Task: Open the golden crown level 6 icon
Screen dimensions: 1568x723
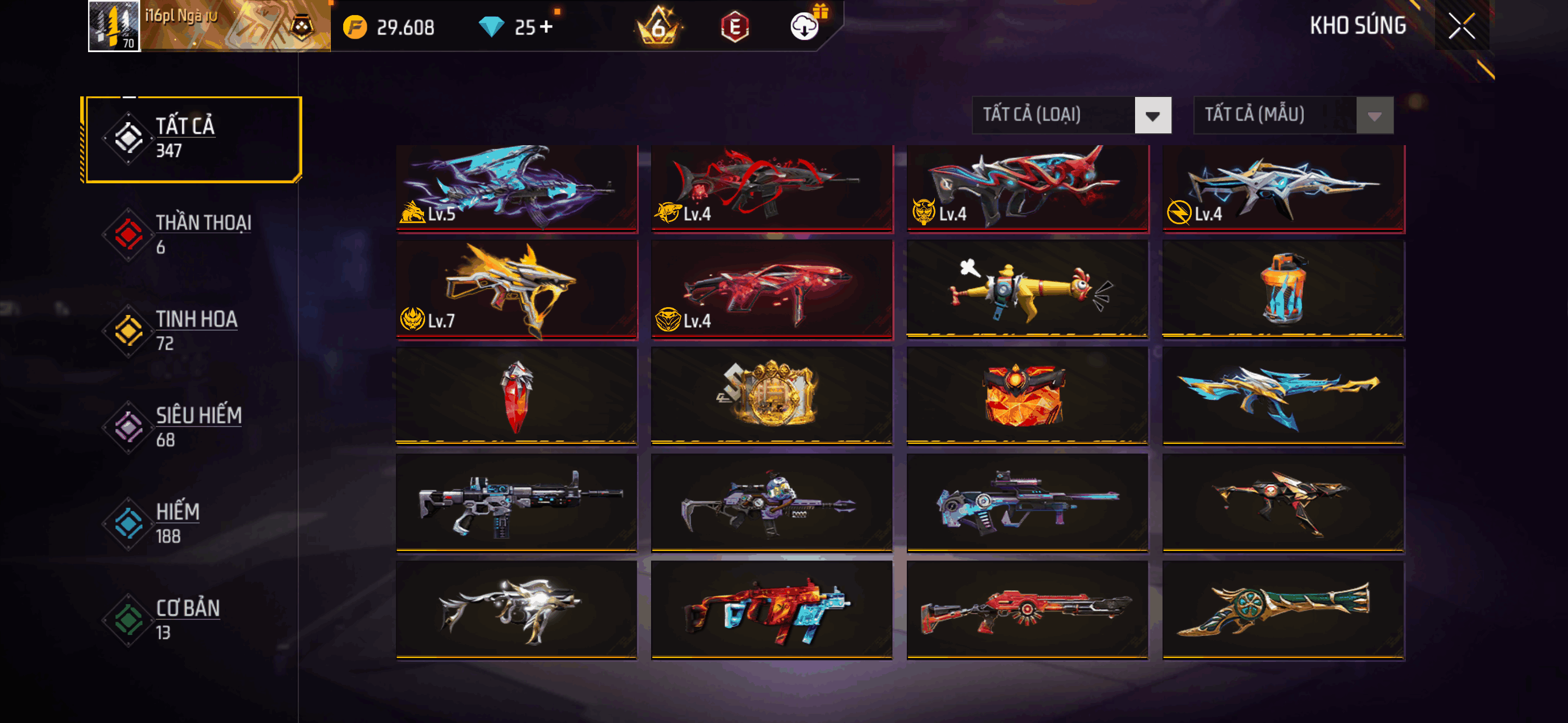Action: tap(658, 27)
